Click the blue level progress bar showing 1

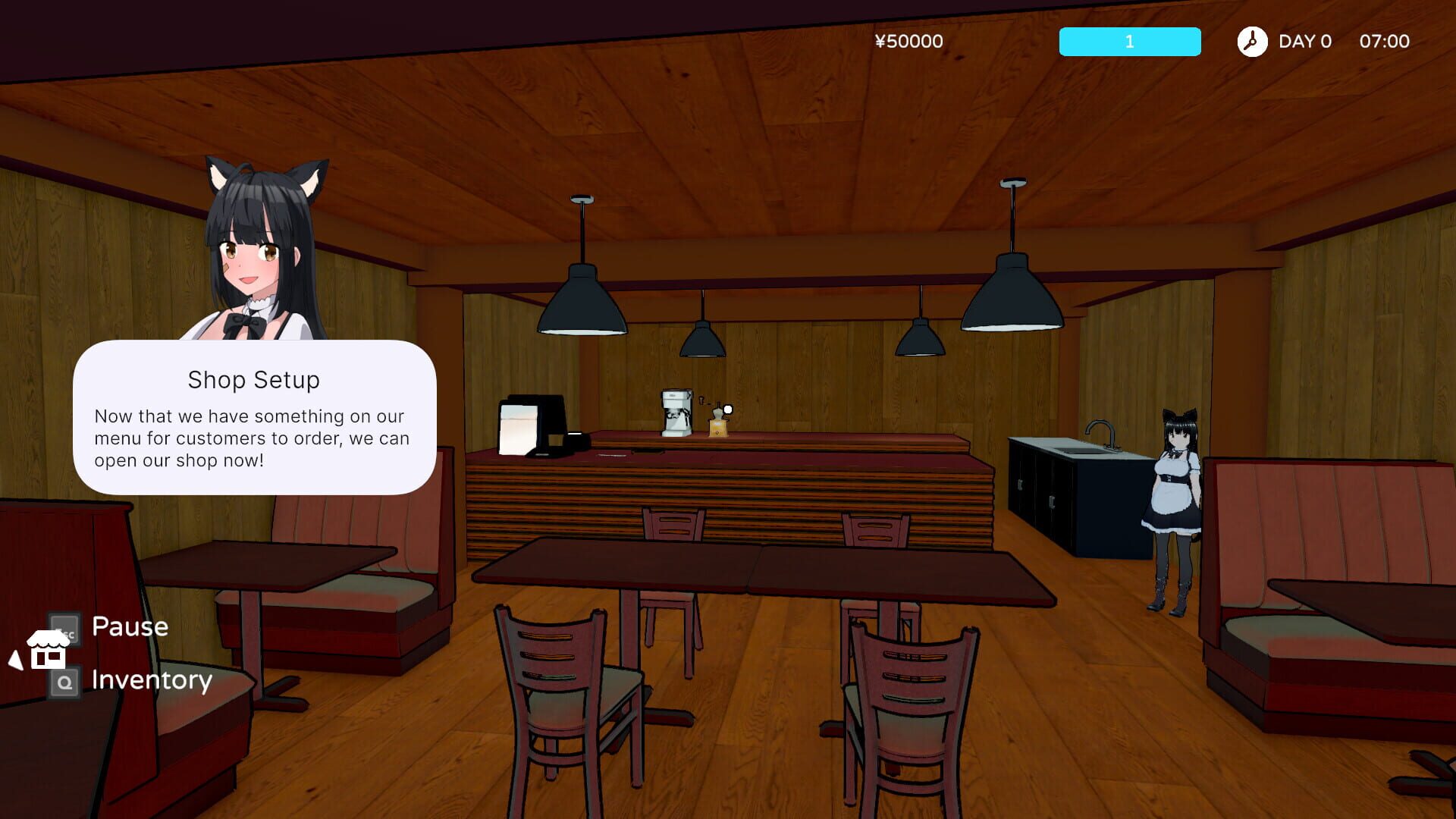pos(1129,42)
